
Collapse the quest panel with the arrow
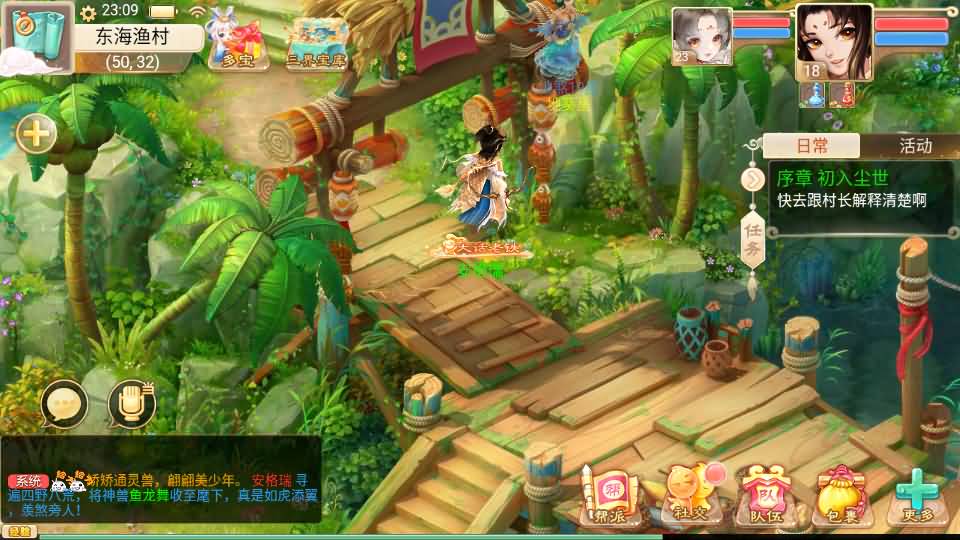(752, 180)
